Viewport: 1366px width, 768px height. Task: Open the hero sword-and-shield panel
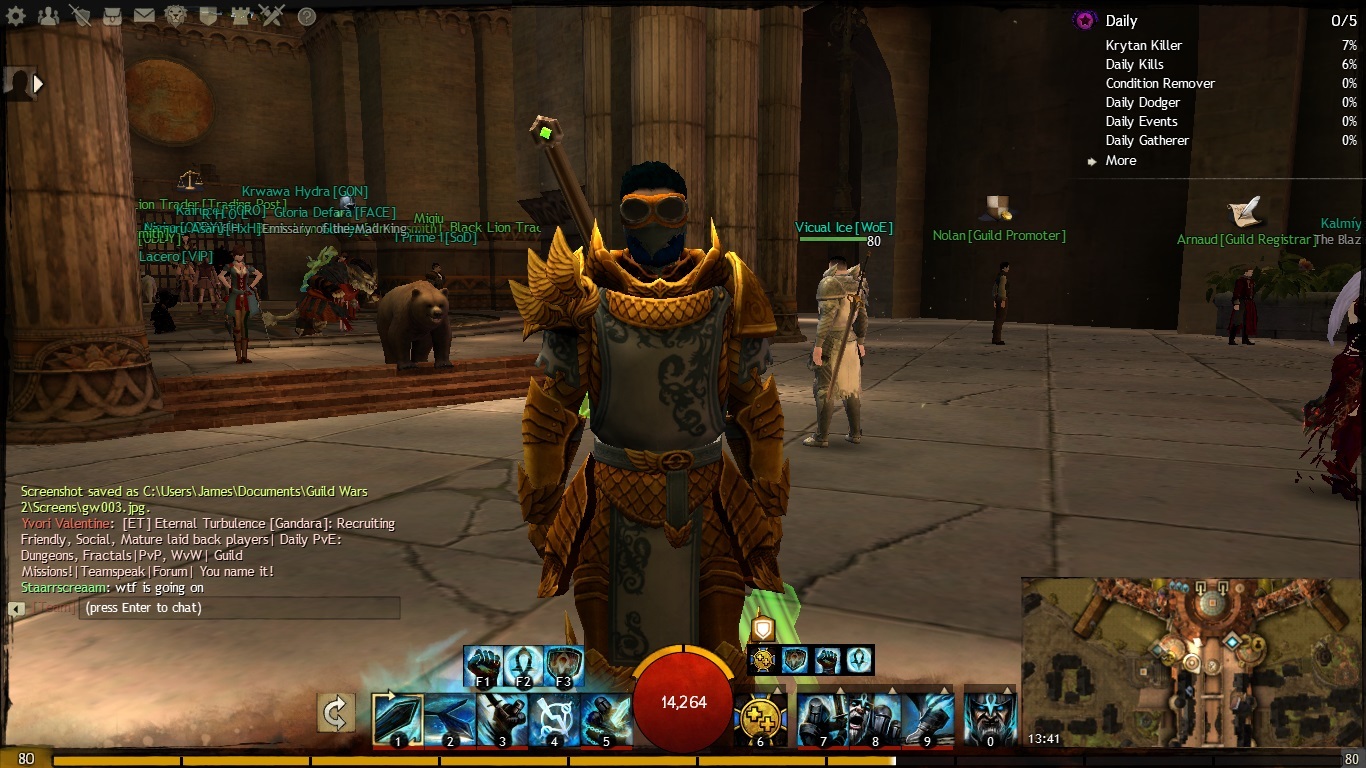tap(80, 16)
